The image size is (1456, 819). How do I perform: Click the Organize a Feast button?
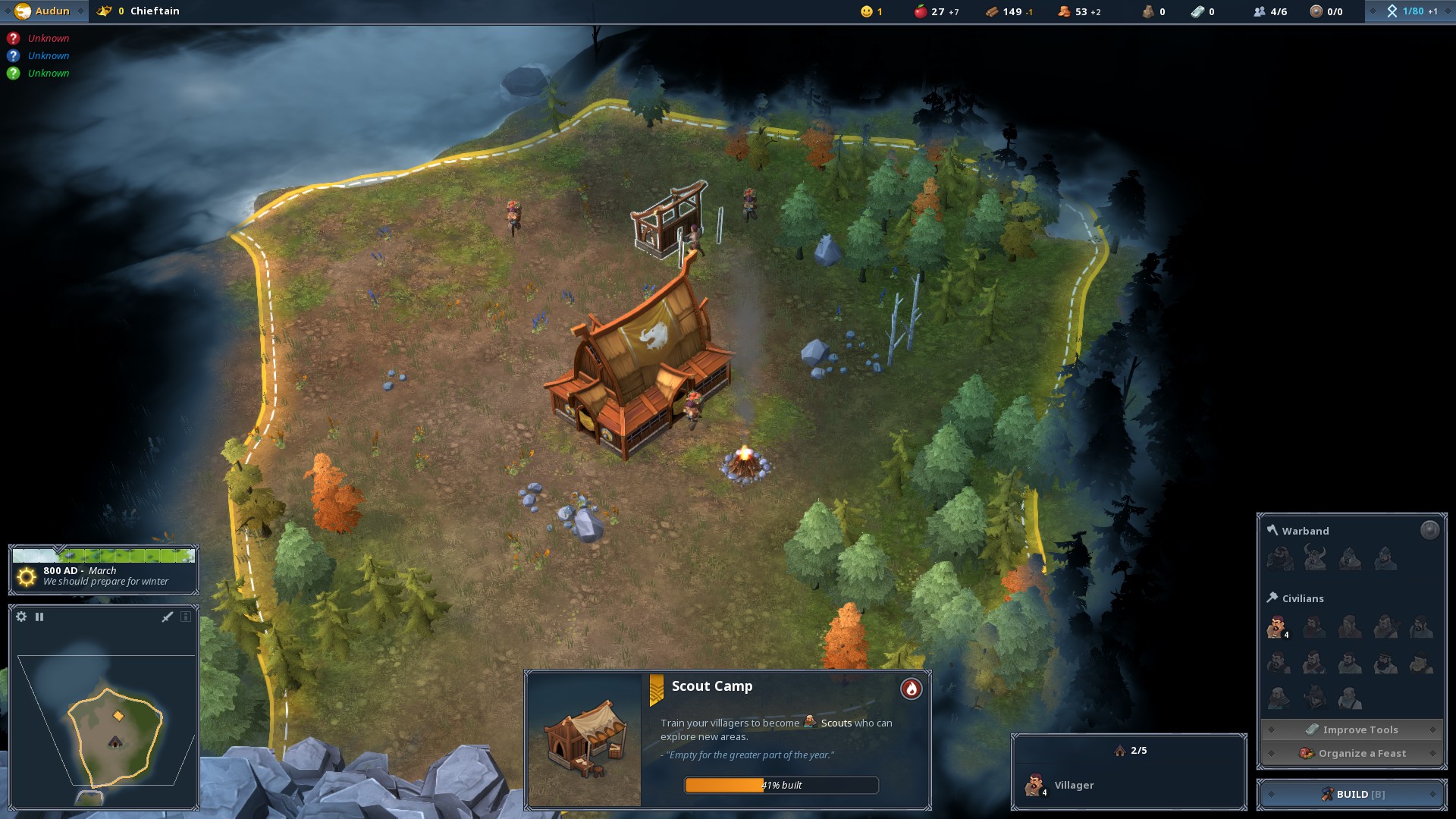1351,753
